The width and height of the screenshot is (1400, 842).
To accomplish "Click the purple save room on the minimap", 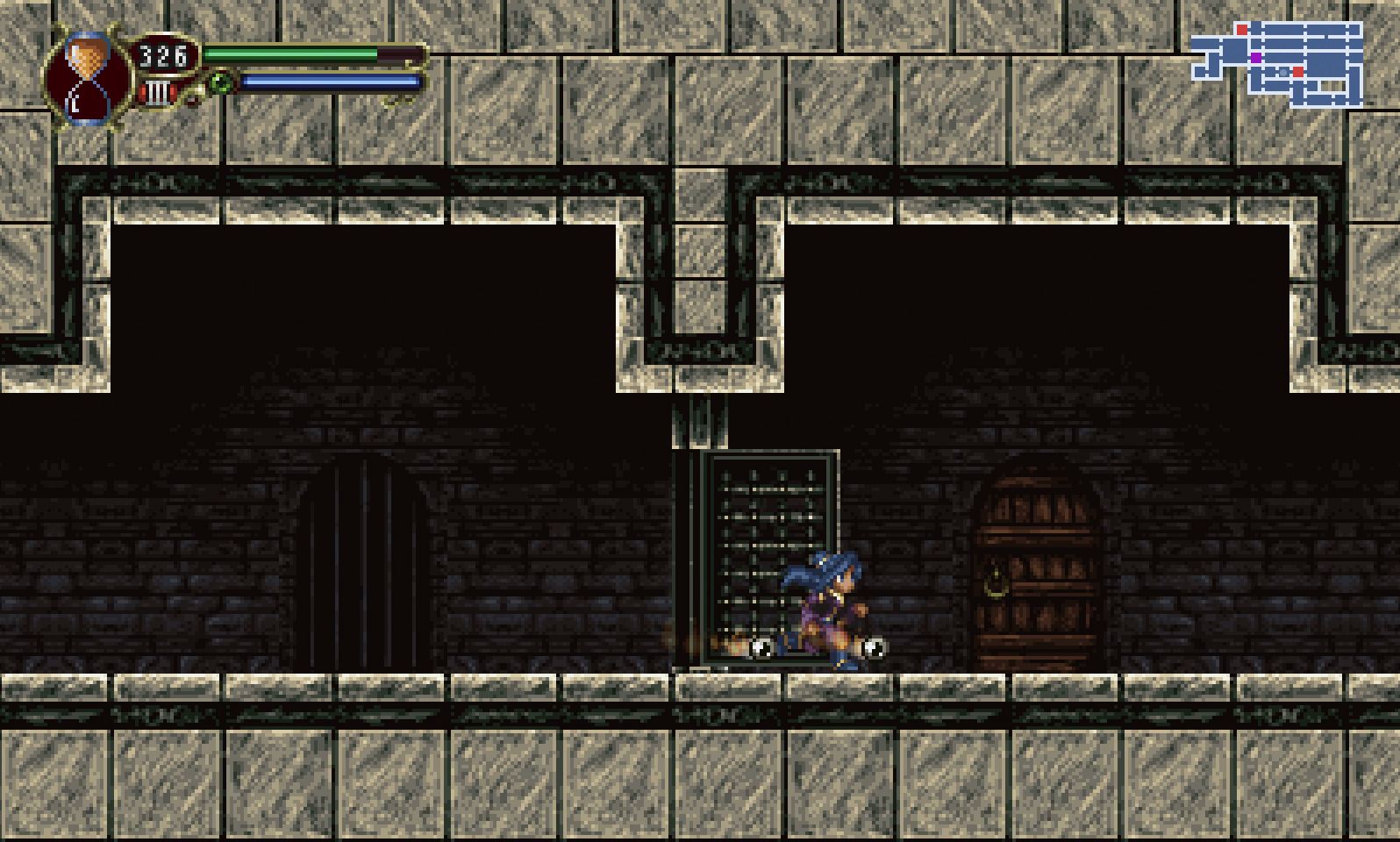I will tap(1256, 58).
